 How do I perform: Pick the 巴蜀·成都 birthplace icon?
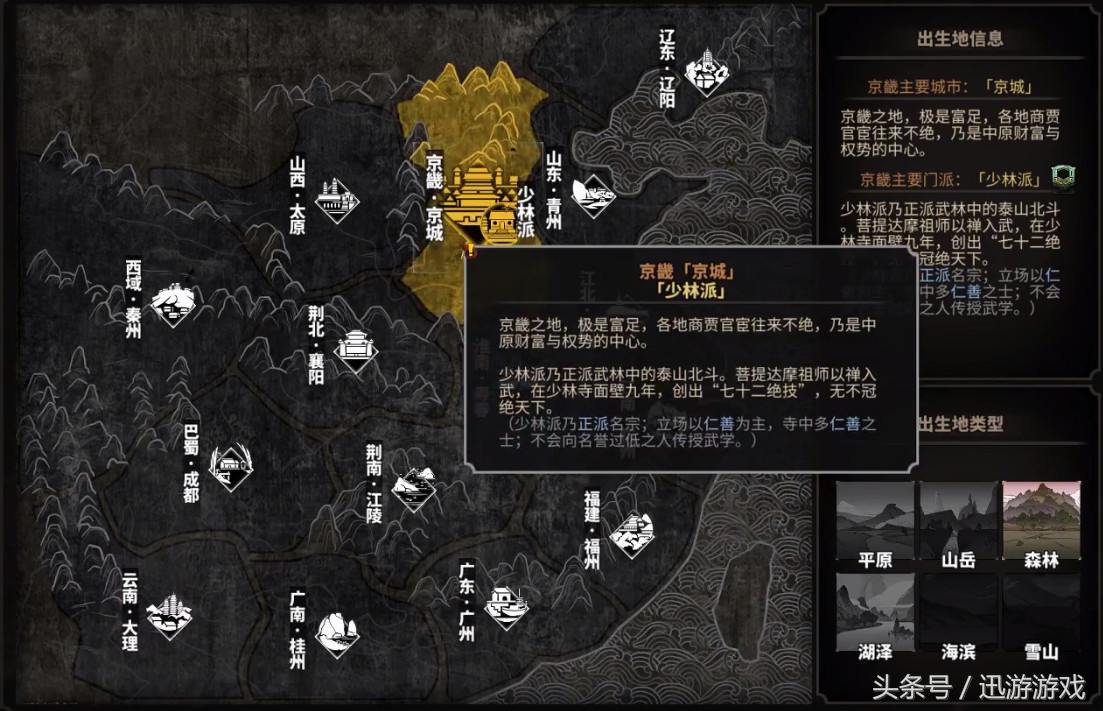(229, 466)
